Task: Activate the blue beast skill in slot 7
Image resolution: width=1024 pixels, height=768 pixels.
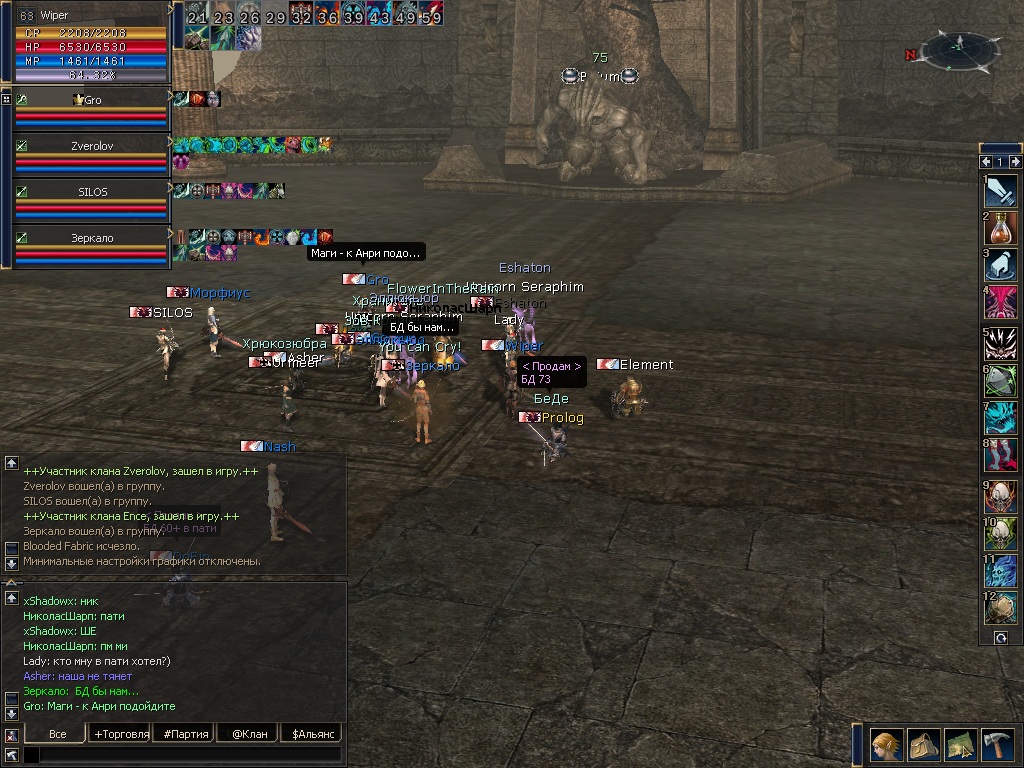Action: coord(1000,418)
